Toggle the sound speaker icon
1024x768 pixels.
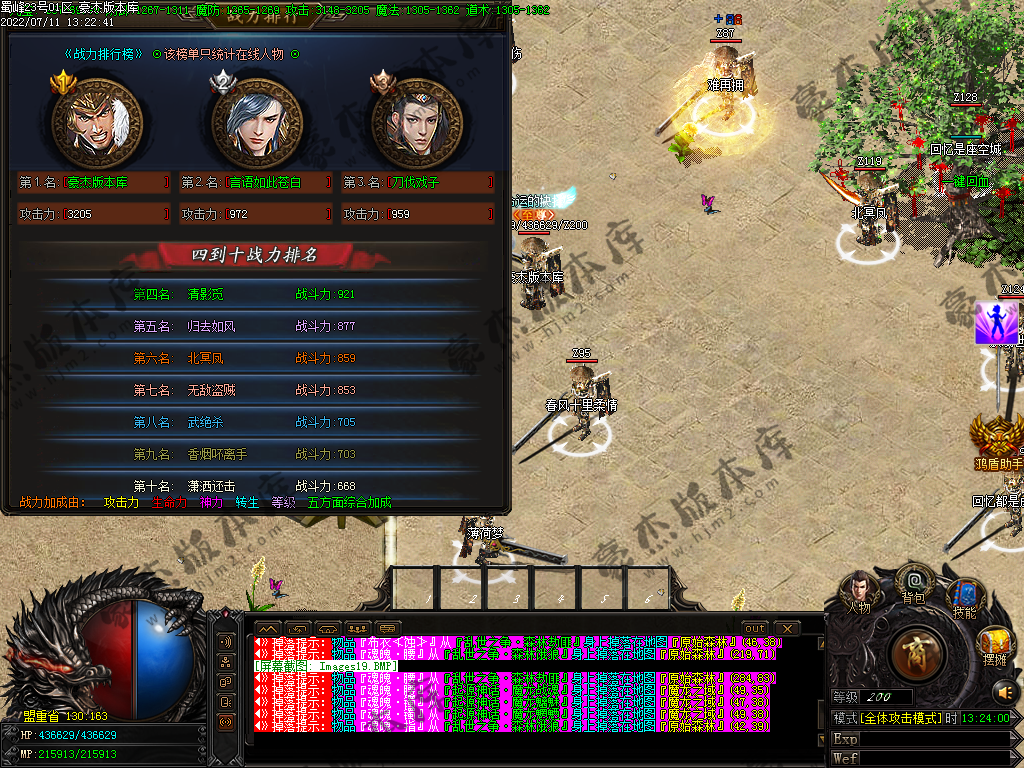point(1002,691)
